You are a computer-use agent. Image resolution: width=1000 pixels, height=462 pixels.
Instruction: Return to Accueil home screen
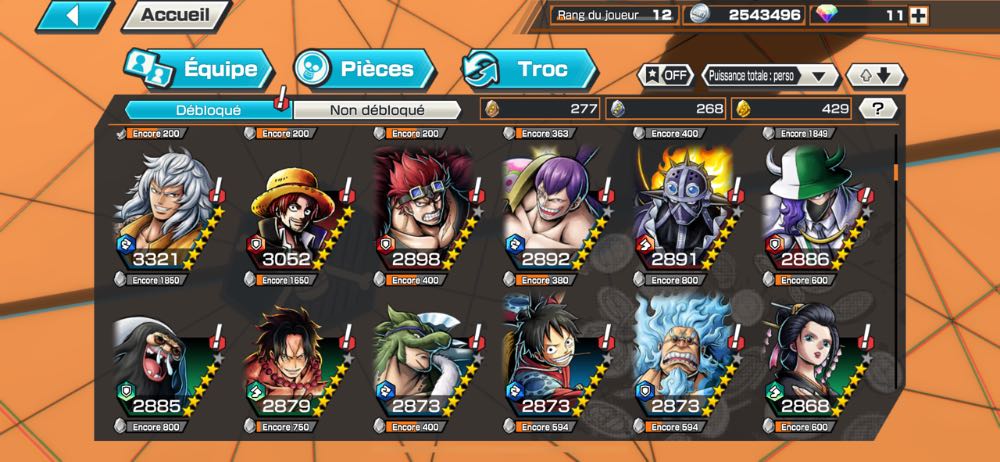pos(176,15)
